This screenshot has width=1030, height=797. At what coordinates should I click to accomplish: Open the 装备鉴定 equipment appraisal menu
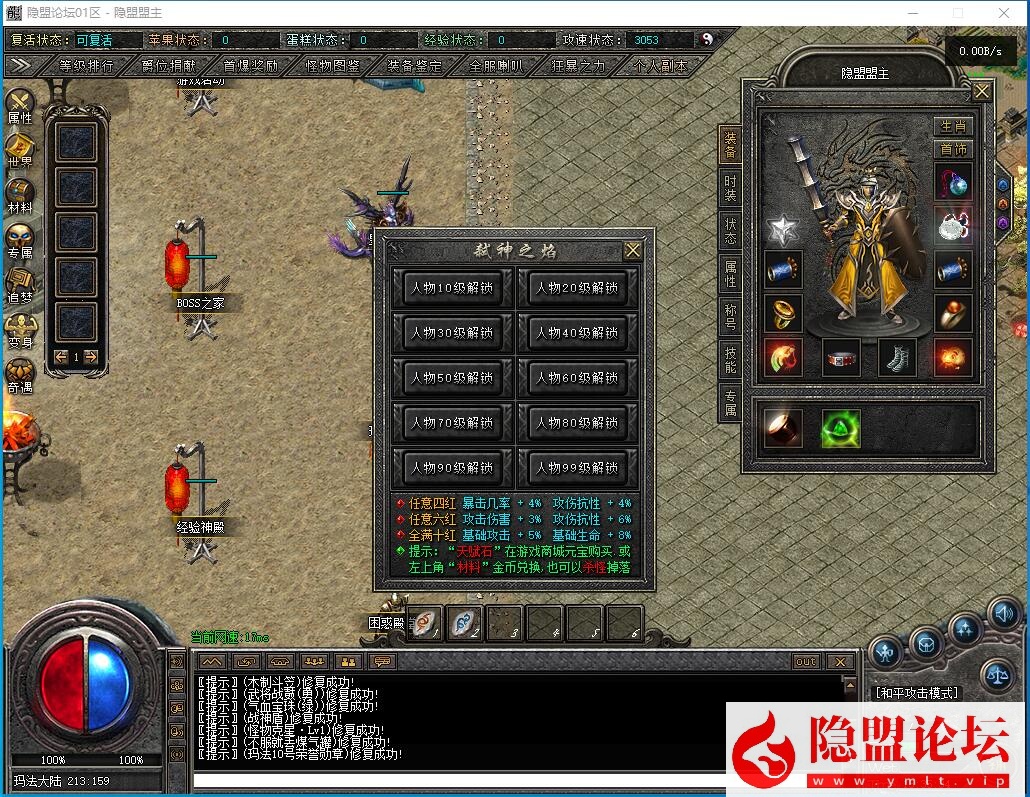414,65
